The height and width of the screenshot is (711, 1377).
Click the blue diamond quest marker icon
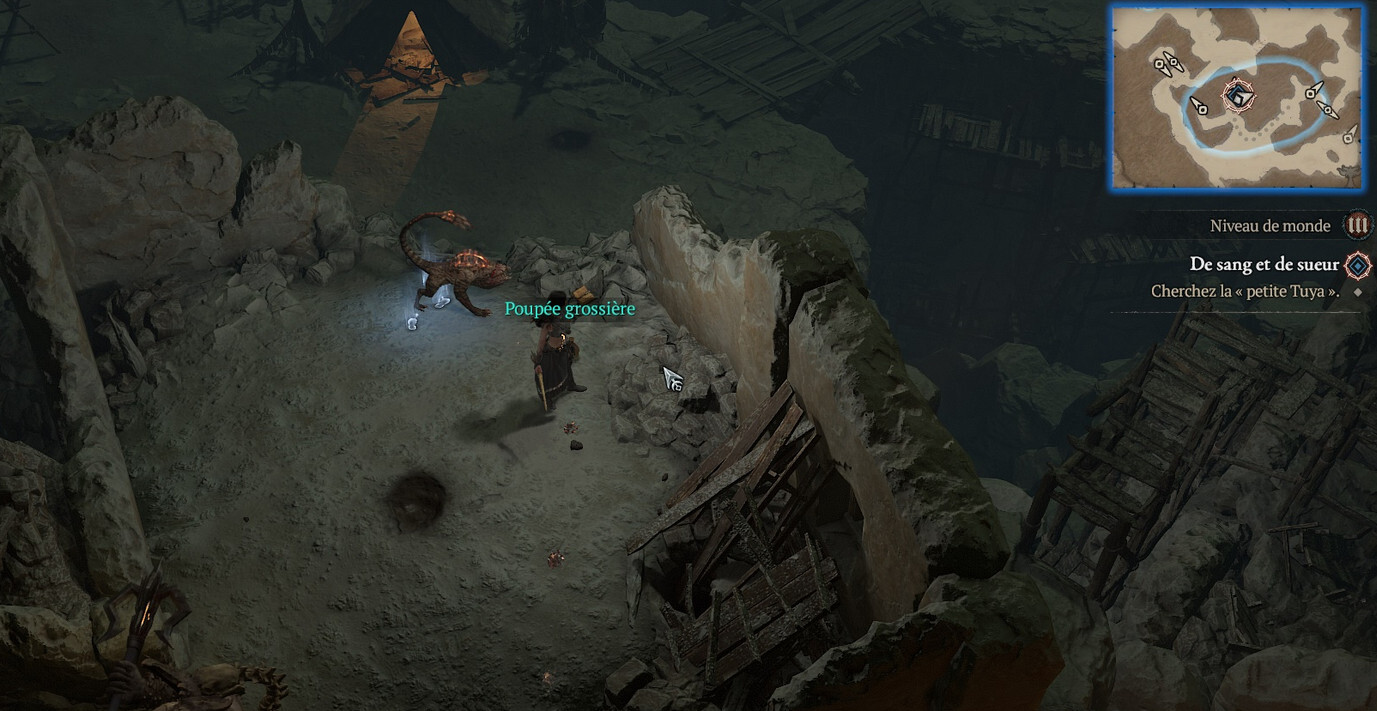coord(1357,265)
